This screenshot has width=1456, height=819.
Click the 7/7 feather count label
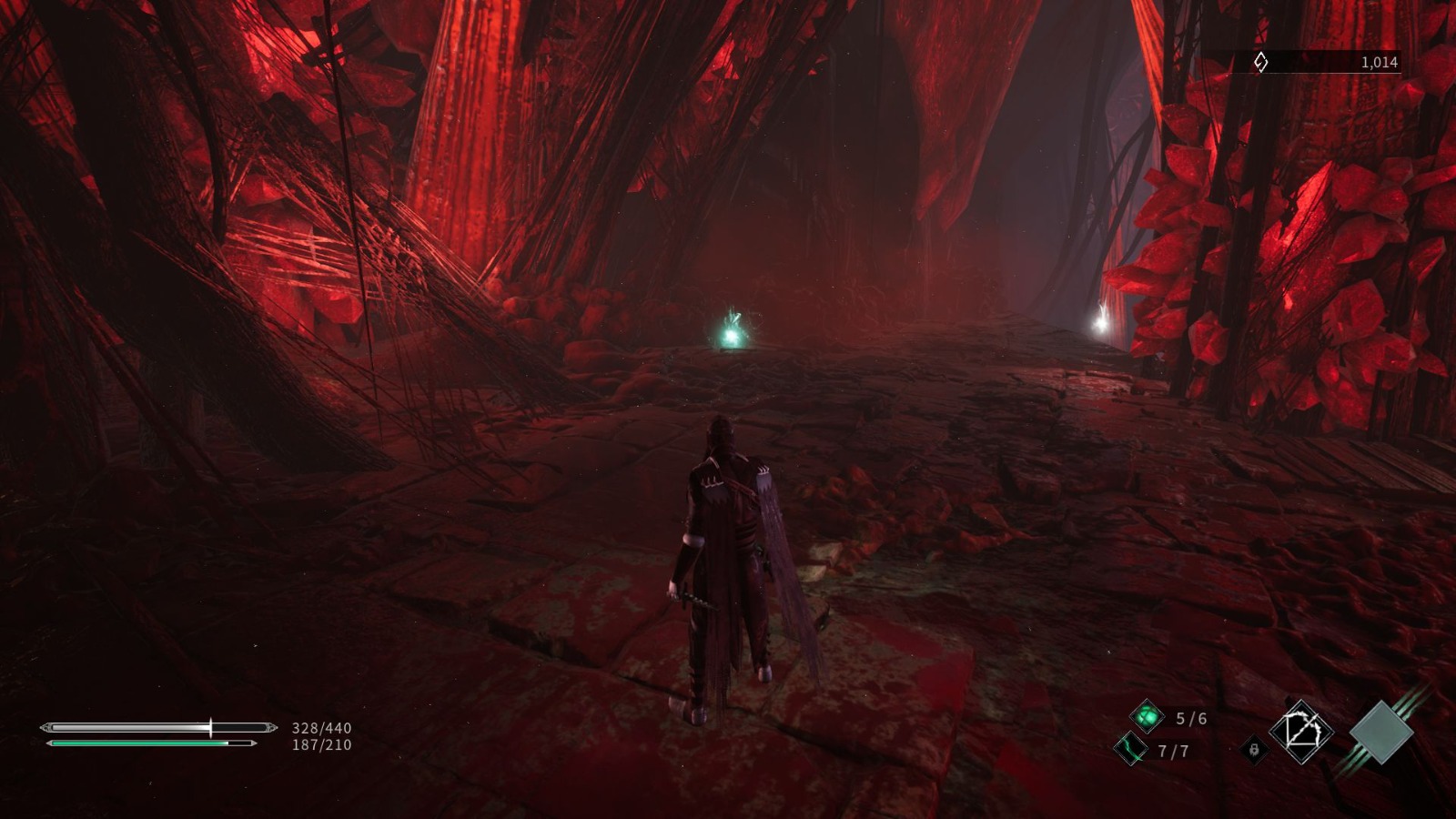click(x=1173, y=750)
